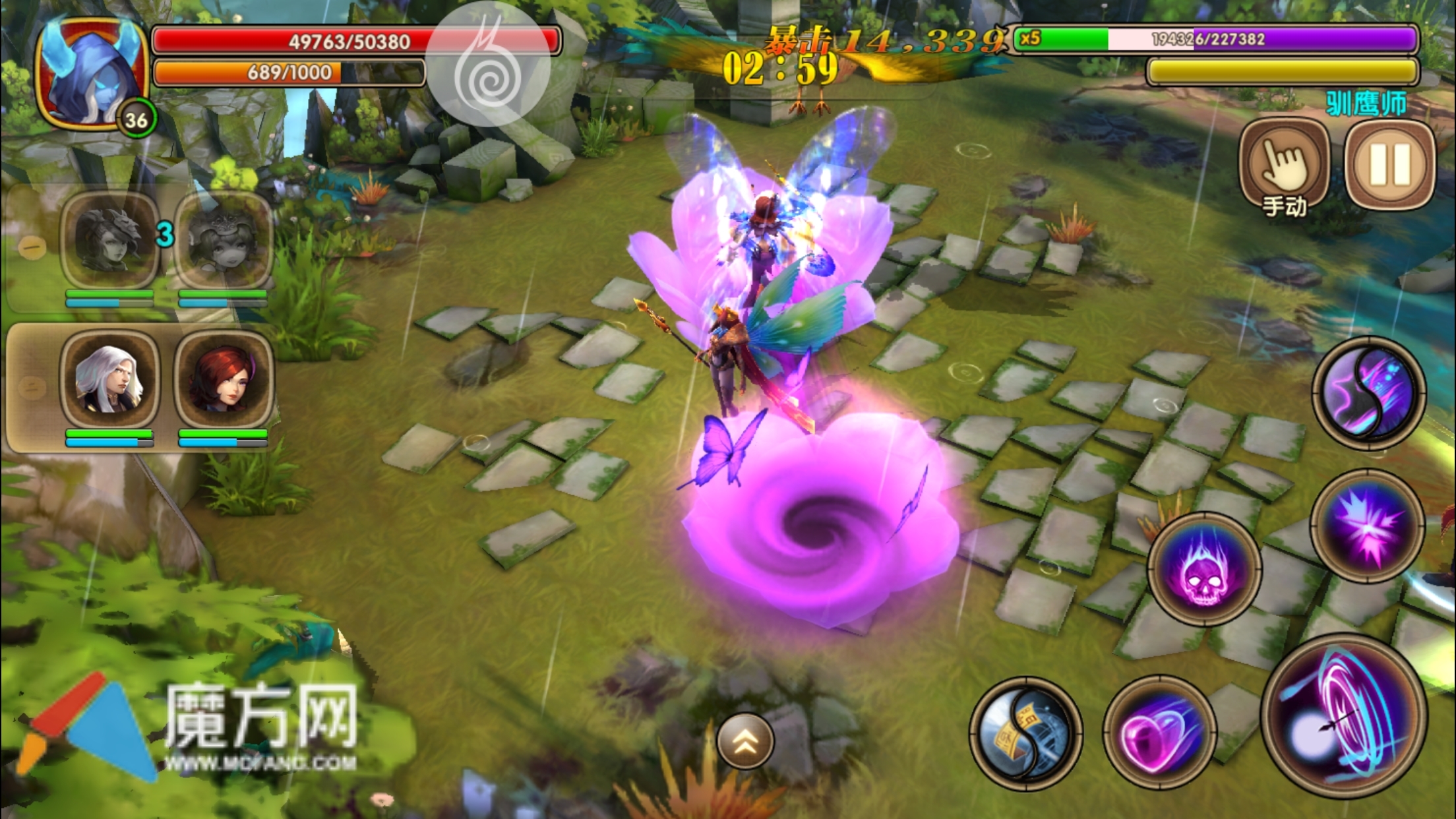Activate the flaming purple skull skill
This screenshot has height=819, width=1456.
point(1204,568)
